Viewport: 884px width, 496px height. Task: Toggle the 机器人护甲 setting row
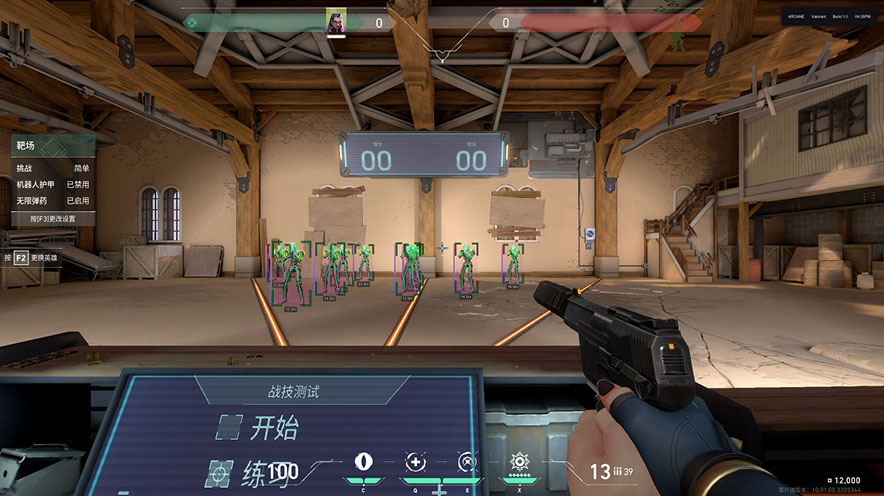tap(54, 185)
